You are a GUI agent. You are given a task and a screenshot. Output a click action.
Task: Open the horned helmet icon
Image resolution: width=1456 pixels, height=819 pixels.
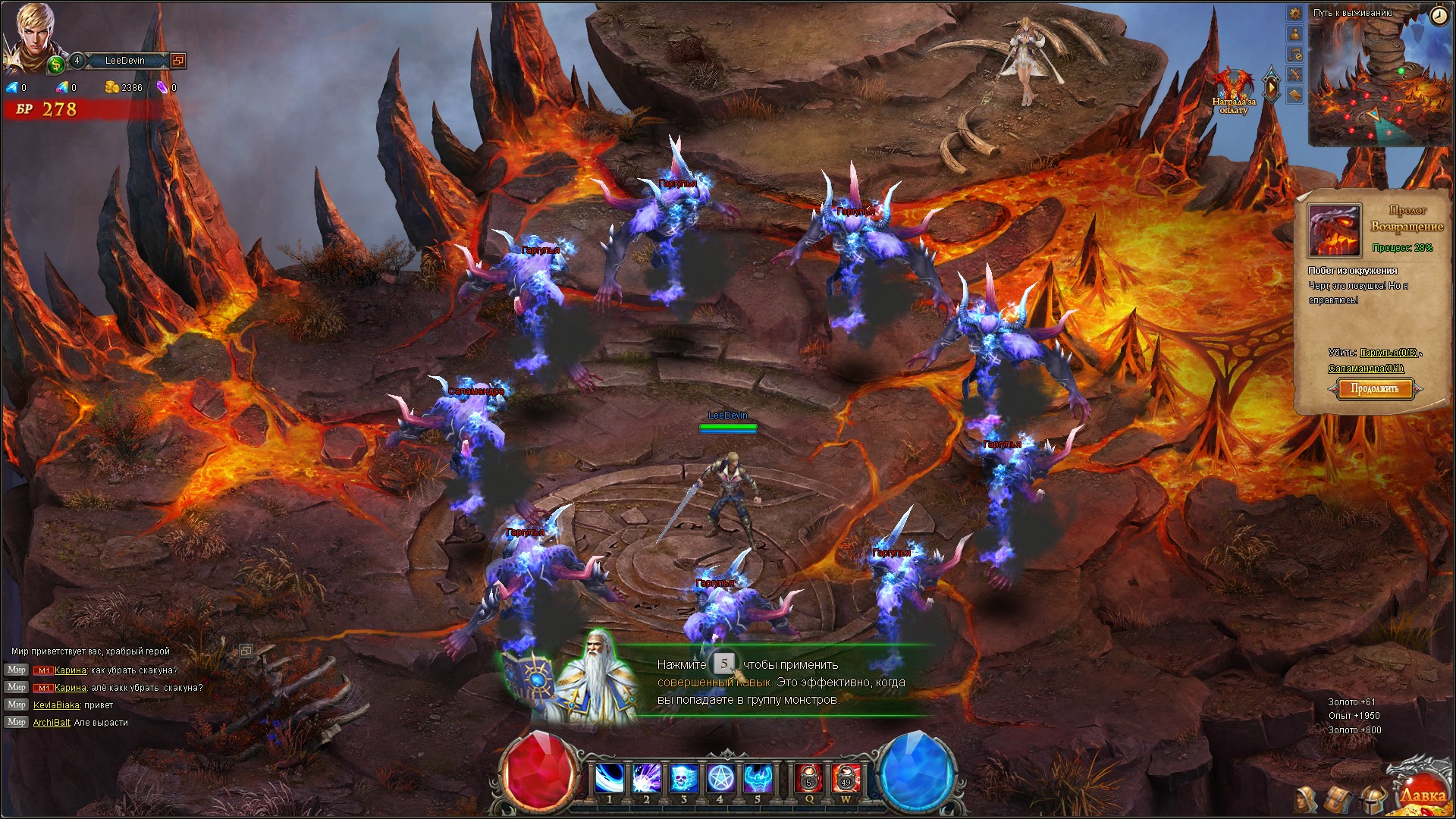1371,799
